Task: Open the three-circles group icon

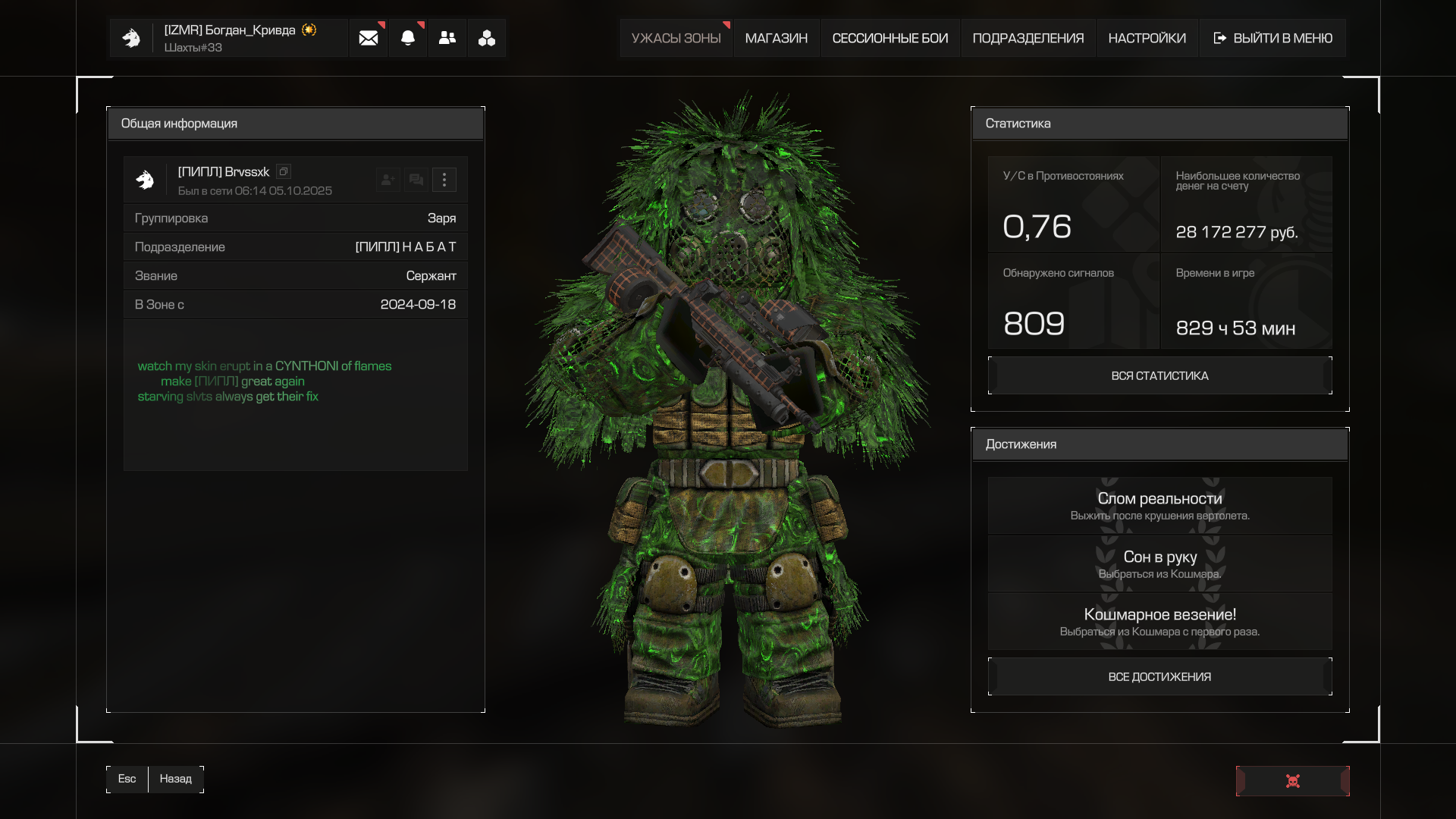Action: (x=487, y=38)
